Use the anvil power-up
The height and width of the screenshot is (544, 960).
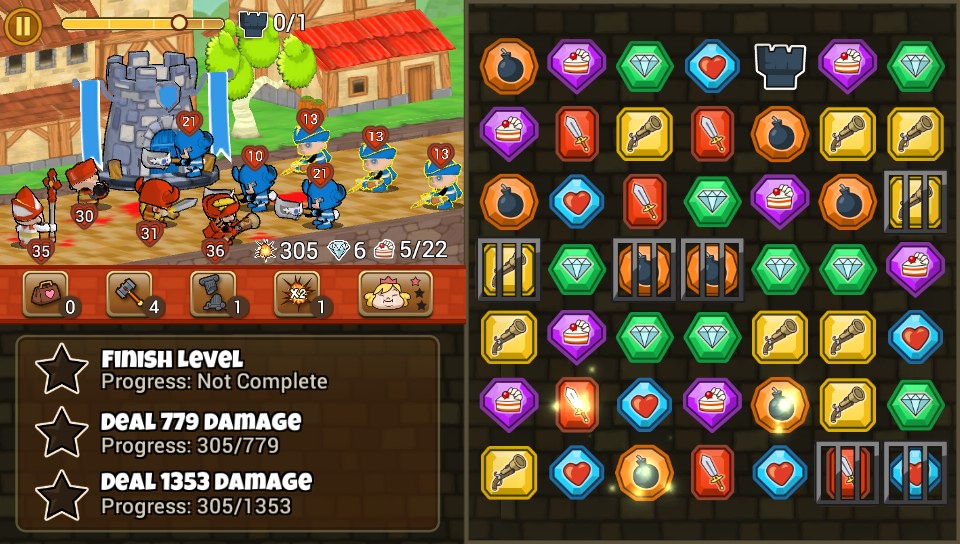(213, 294)
